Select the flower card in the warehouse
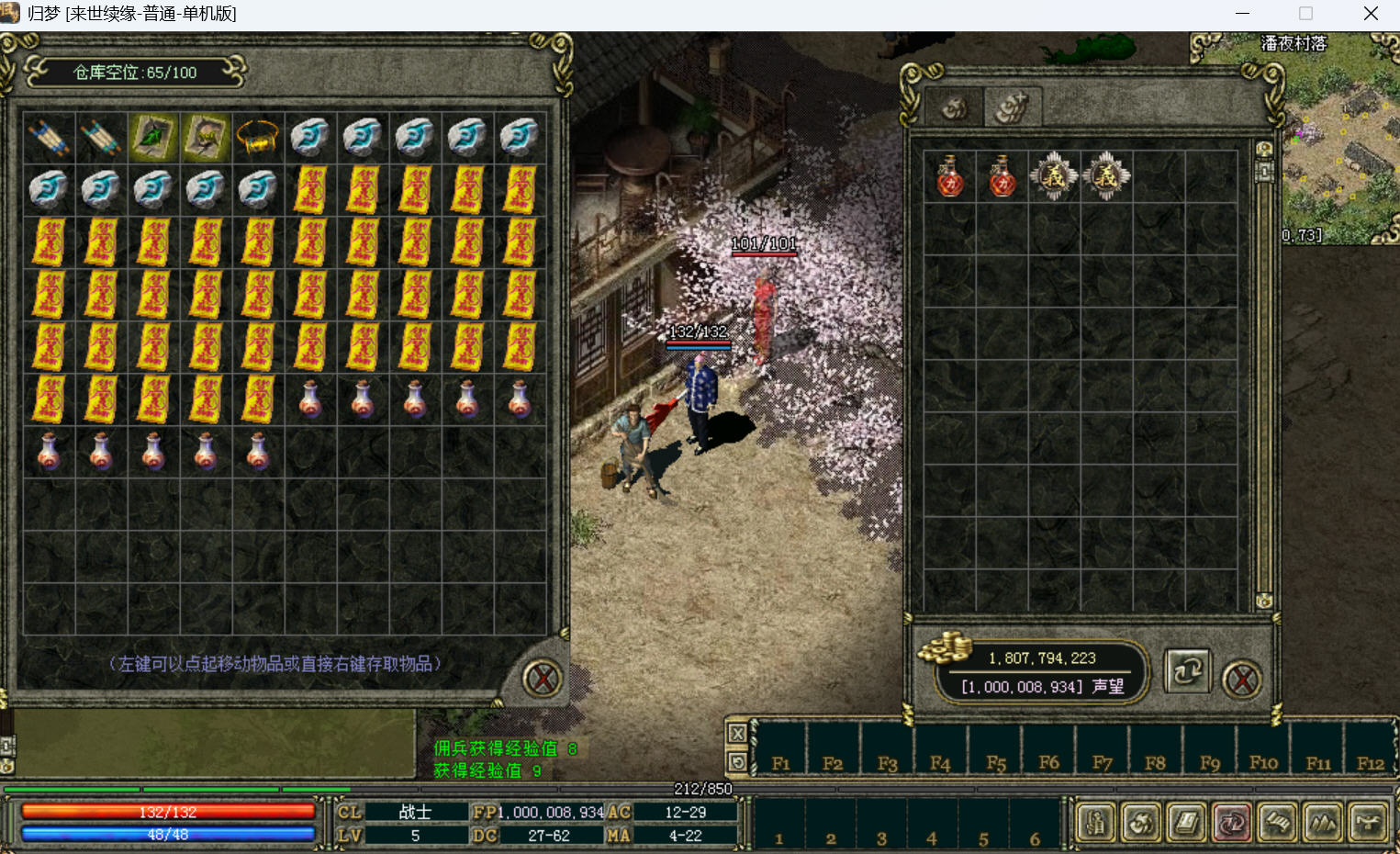Screen dimensions: 1400x854 click(206, 138)
